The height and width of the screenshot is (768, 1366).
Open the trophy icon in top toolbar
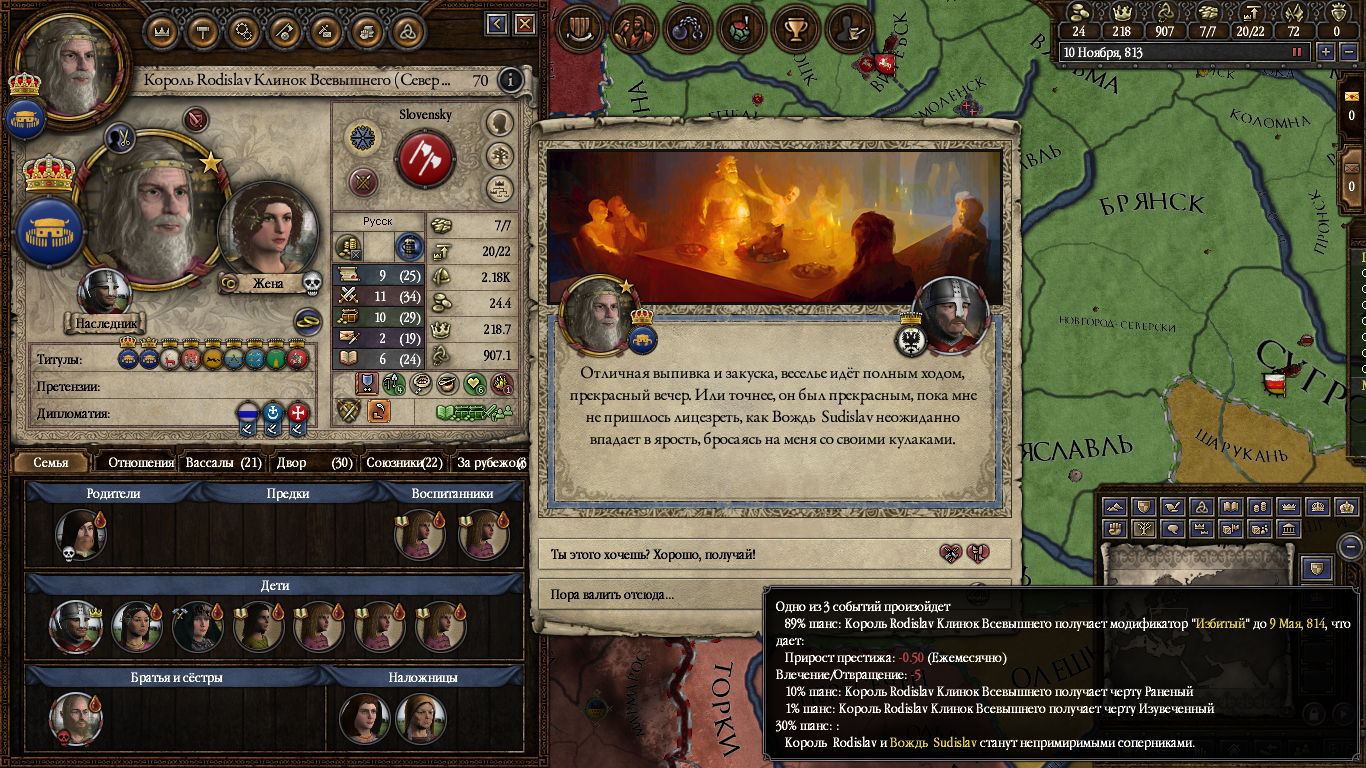796,29
